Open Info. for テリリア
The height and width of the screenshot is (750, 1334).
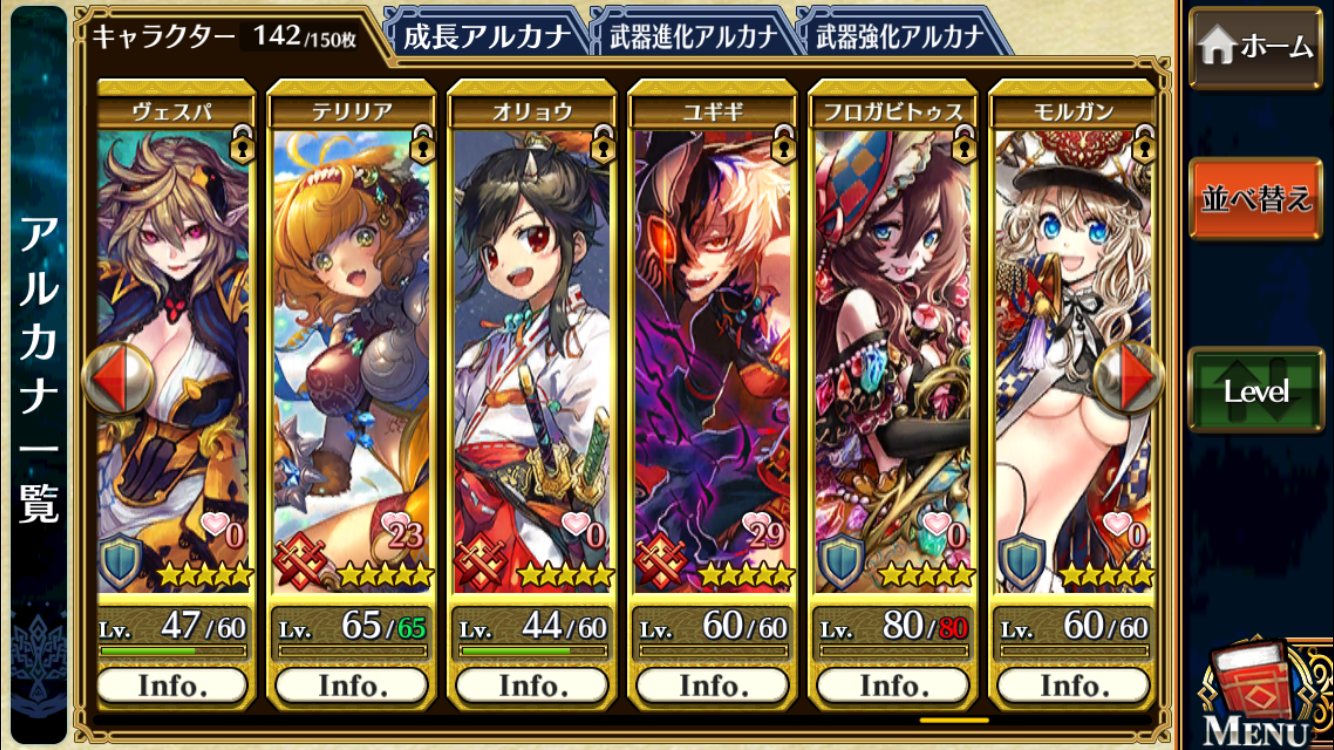pyautogui.click(x=352, y=686)
